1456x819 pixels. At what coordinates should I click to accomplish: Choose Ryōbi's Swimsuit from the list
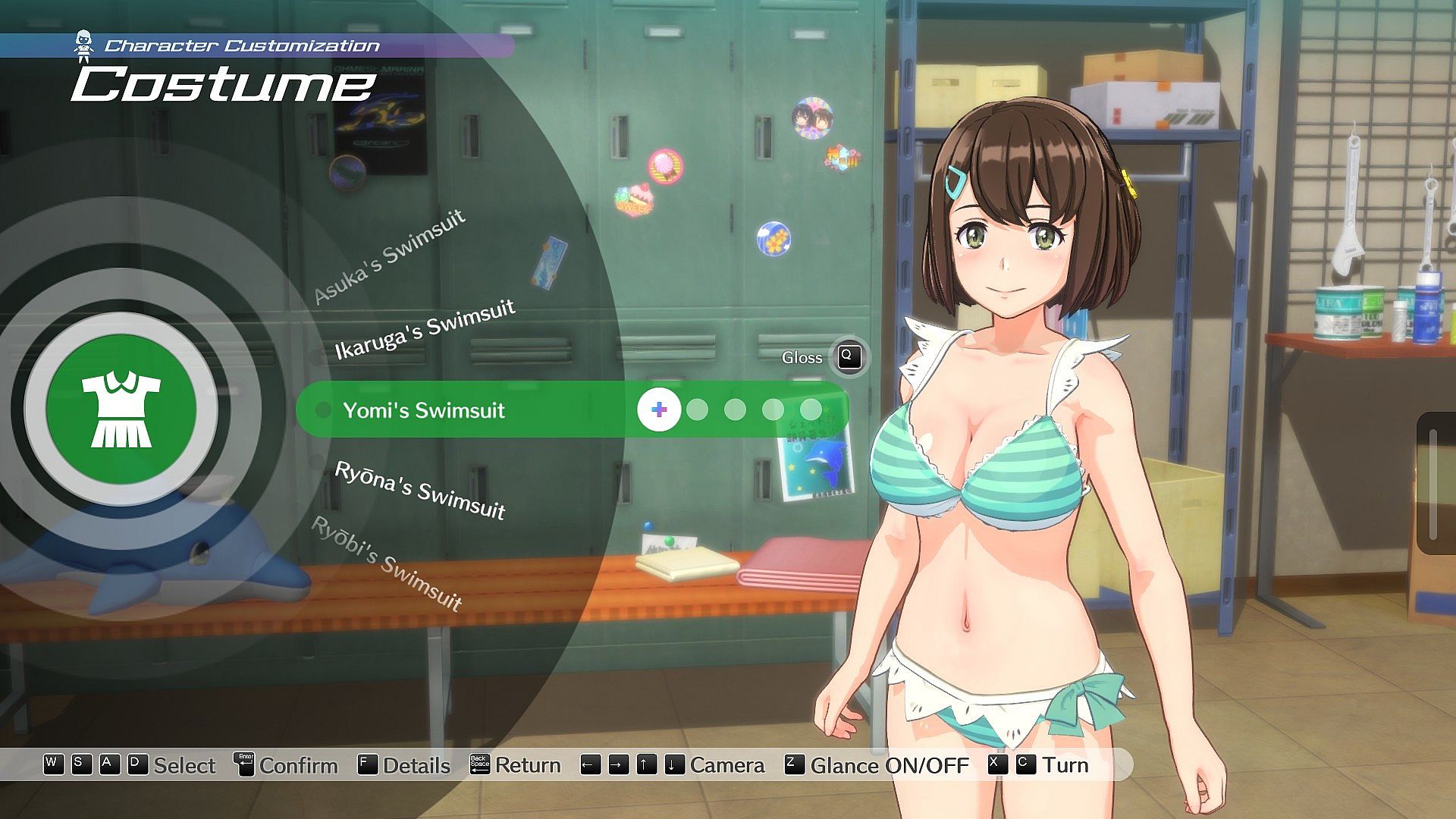point(387,563)
